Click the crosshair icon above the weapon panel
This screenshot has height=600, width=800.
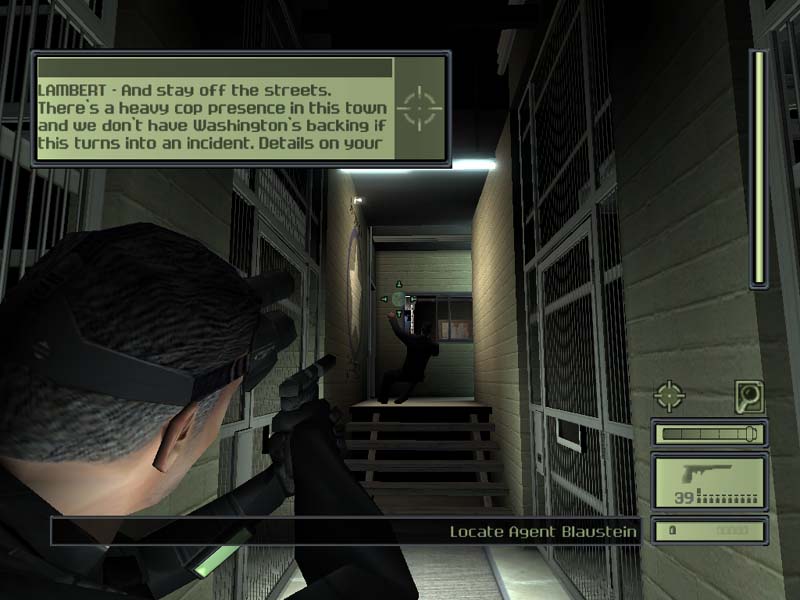[669, 395]
